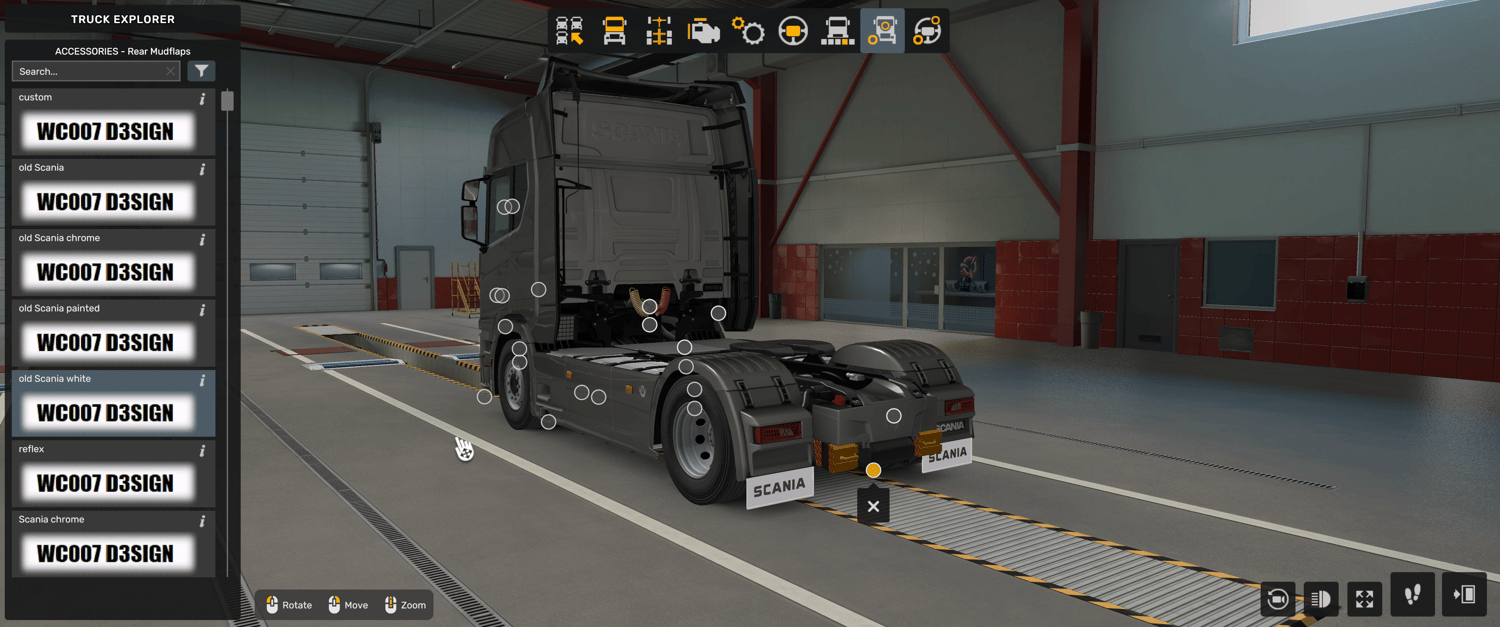Show info for "old Scania white" mudflap
This screenshot has height=627, width=1500.
pyautogui.click(x=203, y=380)
